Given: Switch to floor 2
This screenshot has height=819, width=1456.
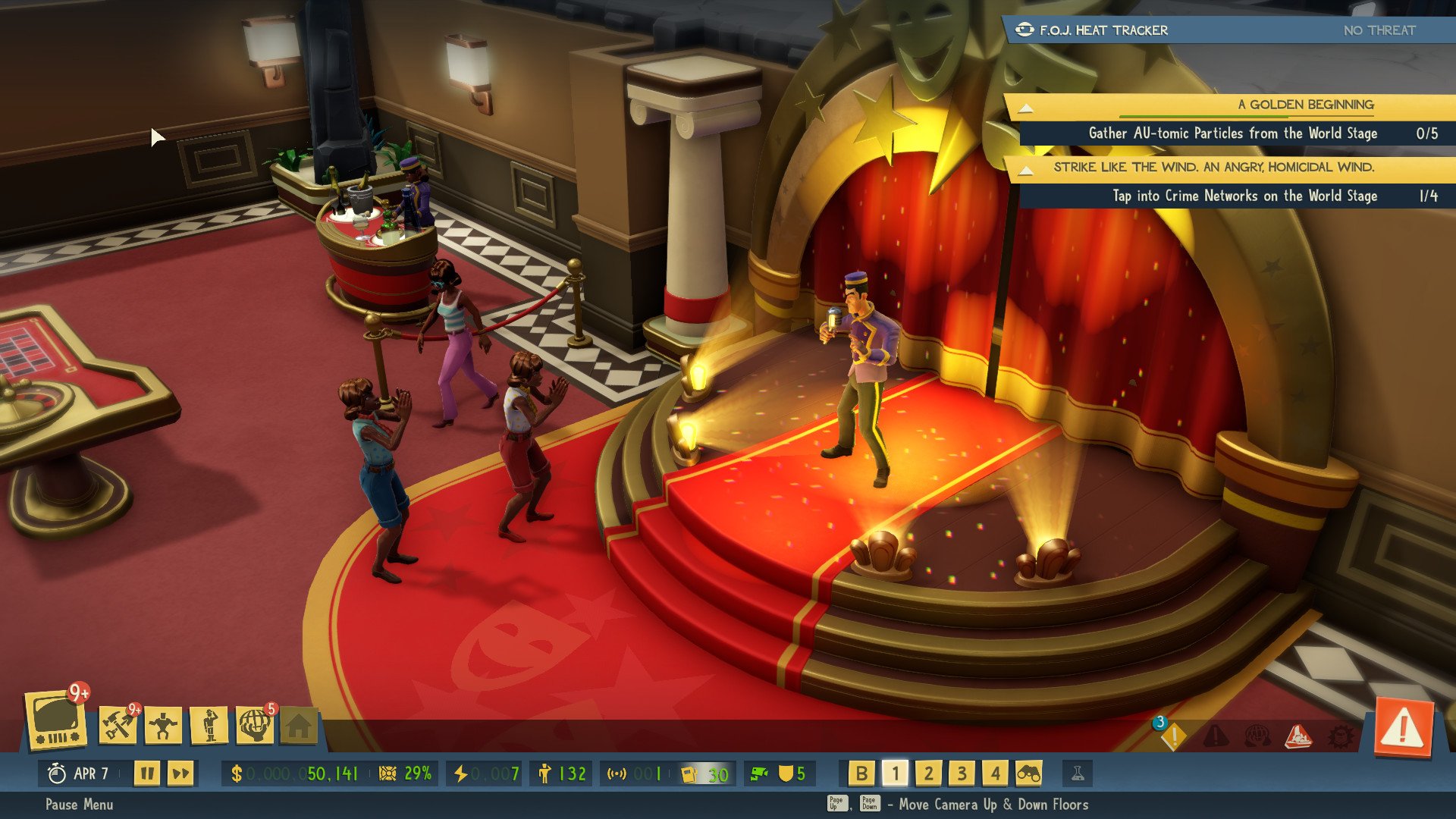Looking at the screenshot, I should 928,773.
